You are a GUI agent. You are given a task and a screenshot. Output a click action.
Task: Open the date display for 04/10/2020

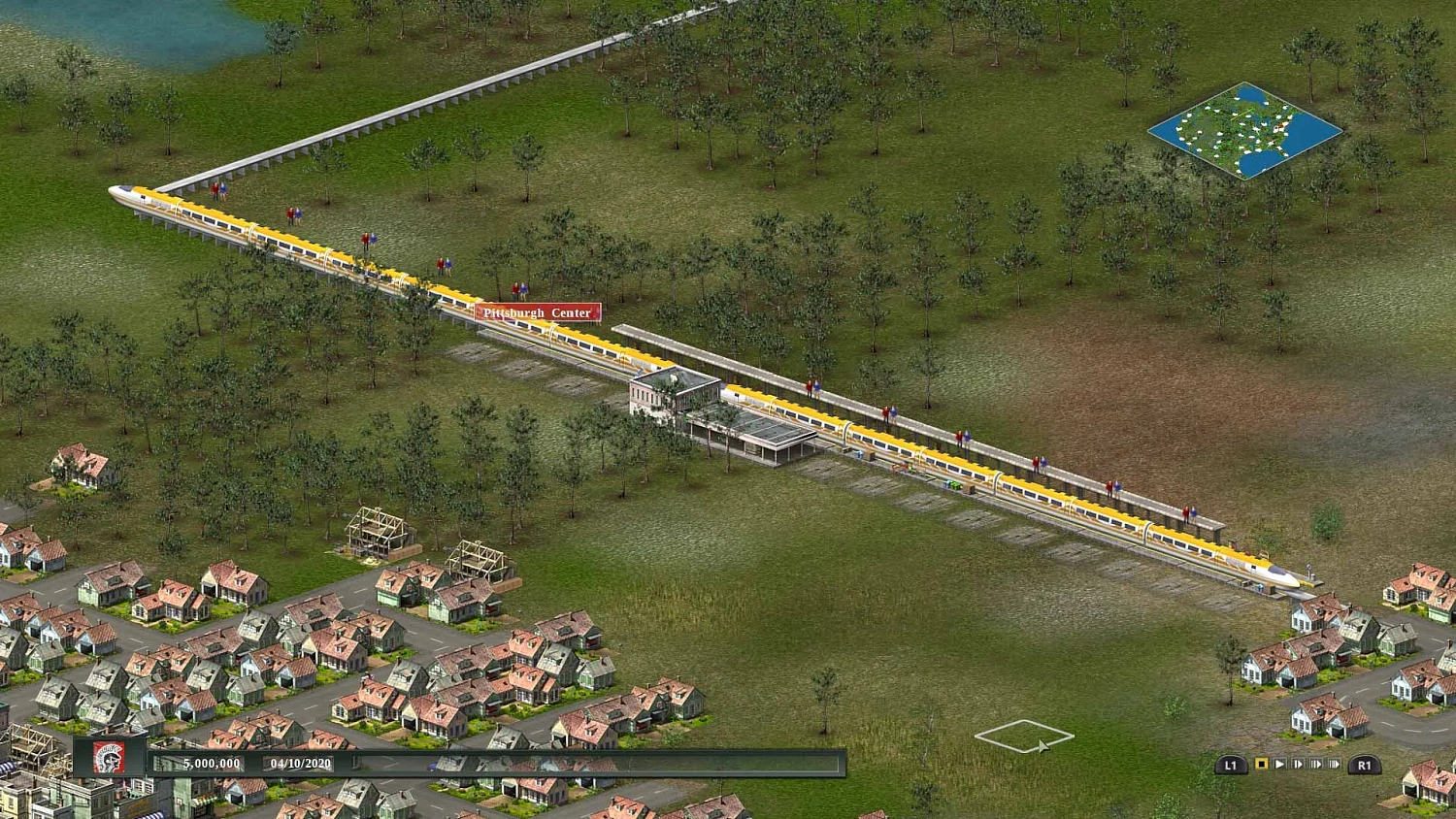(301, 764)
